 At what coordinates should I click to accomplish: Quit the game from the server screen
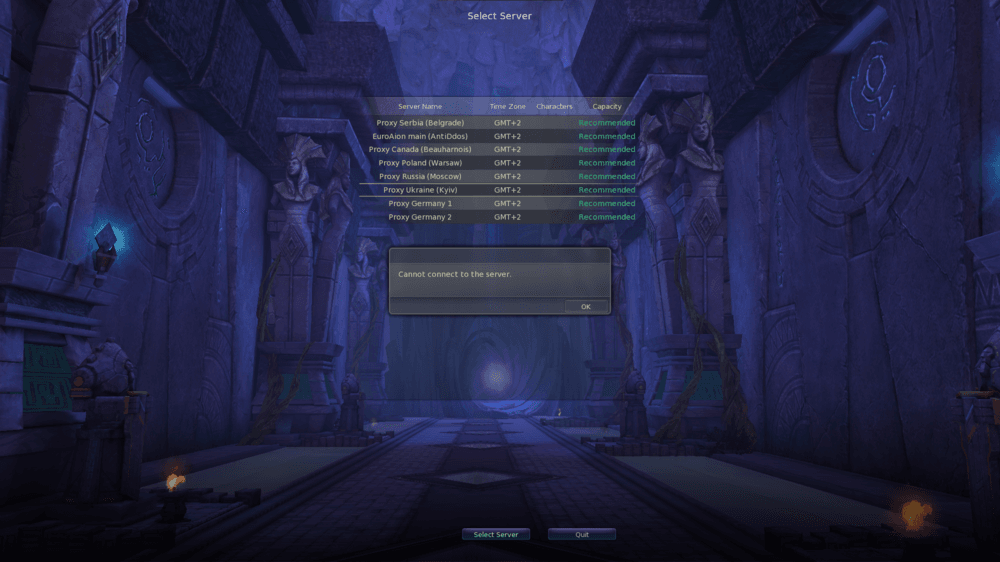tap(582, 534)
